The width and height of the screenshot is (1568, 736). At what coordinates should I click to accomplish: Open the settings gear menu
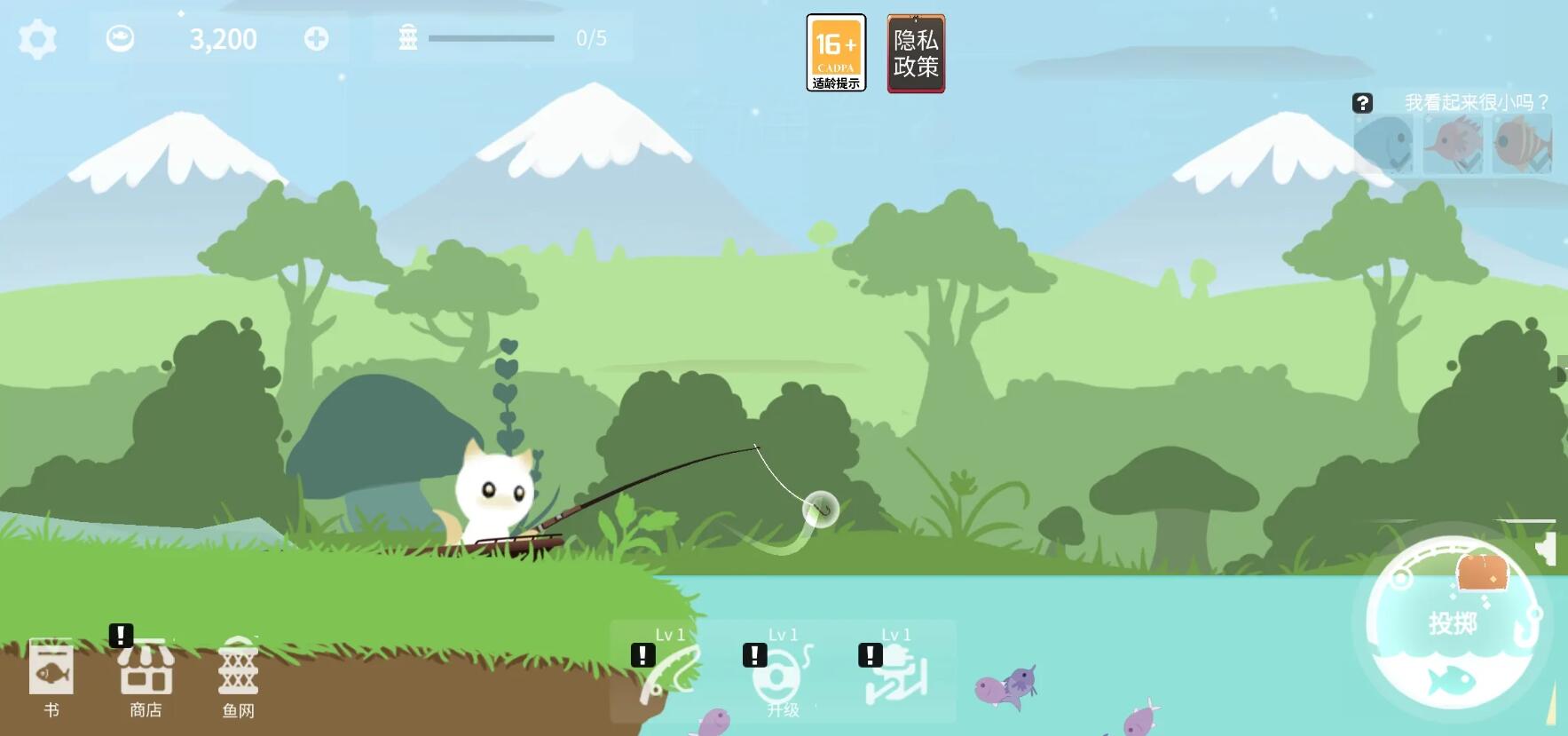(x=37, y=39)
